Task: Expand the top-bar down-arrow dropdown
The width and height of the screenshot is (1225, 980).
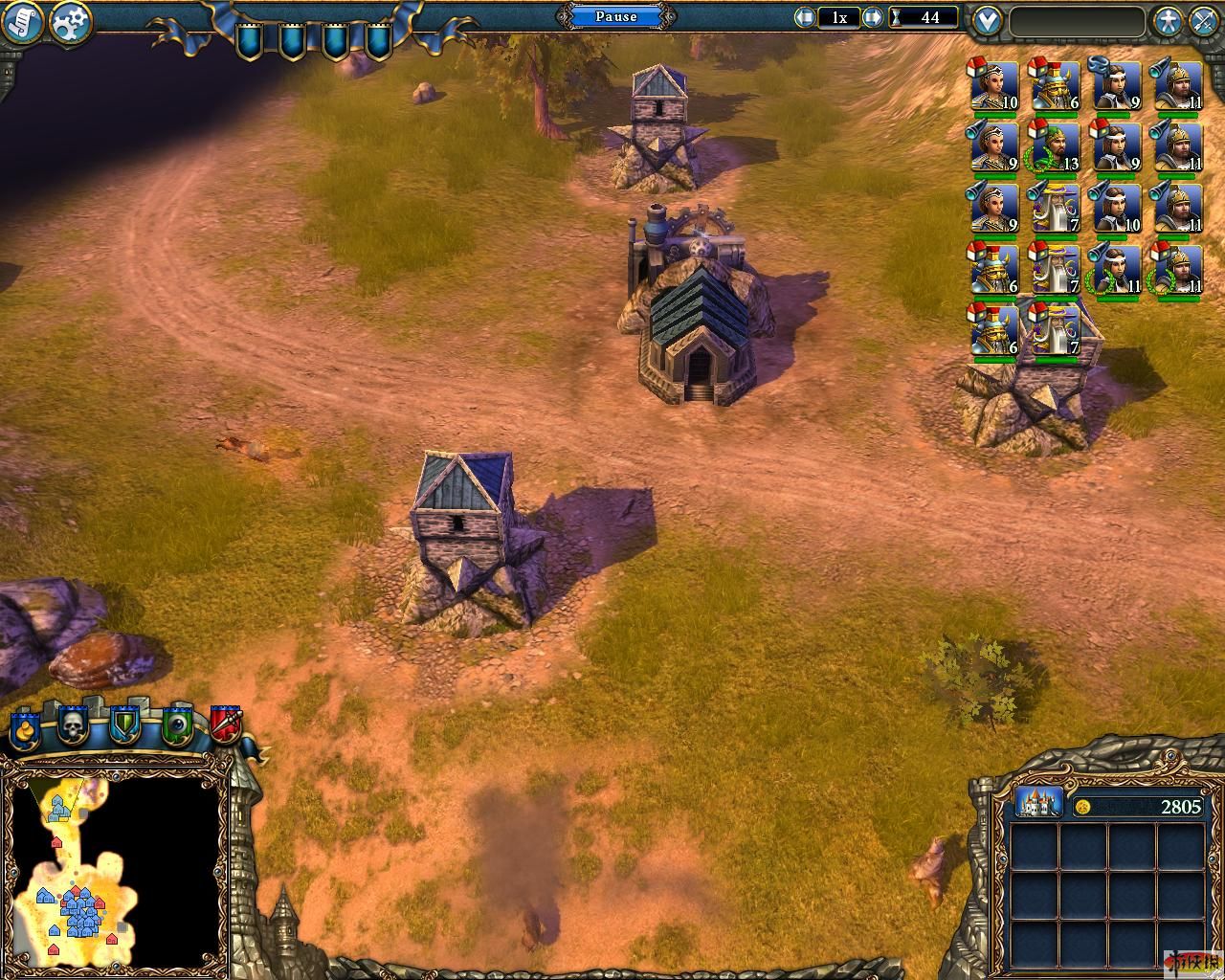Action: coord(988,20)
